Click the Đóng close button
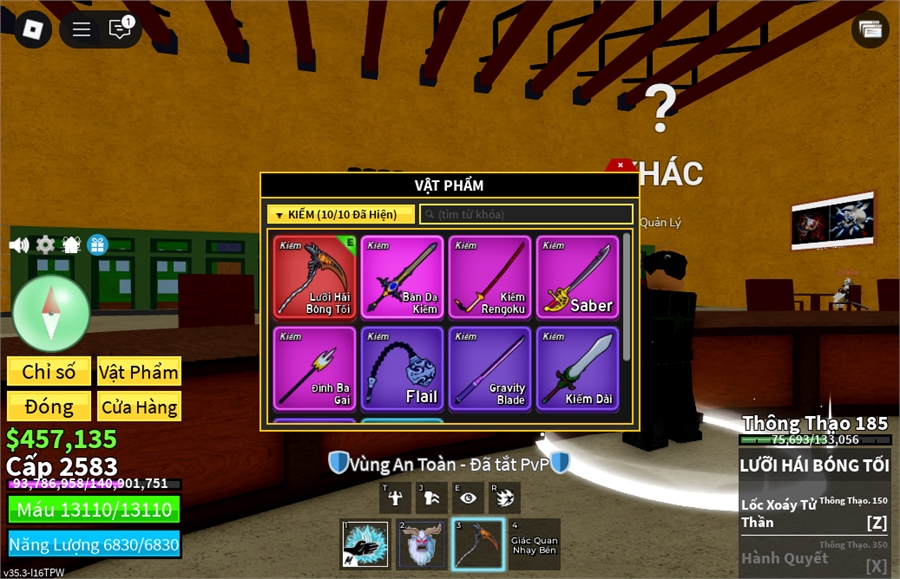This screenshot has width=900, height=579. 49,407
